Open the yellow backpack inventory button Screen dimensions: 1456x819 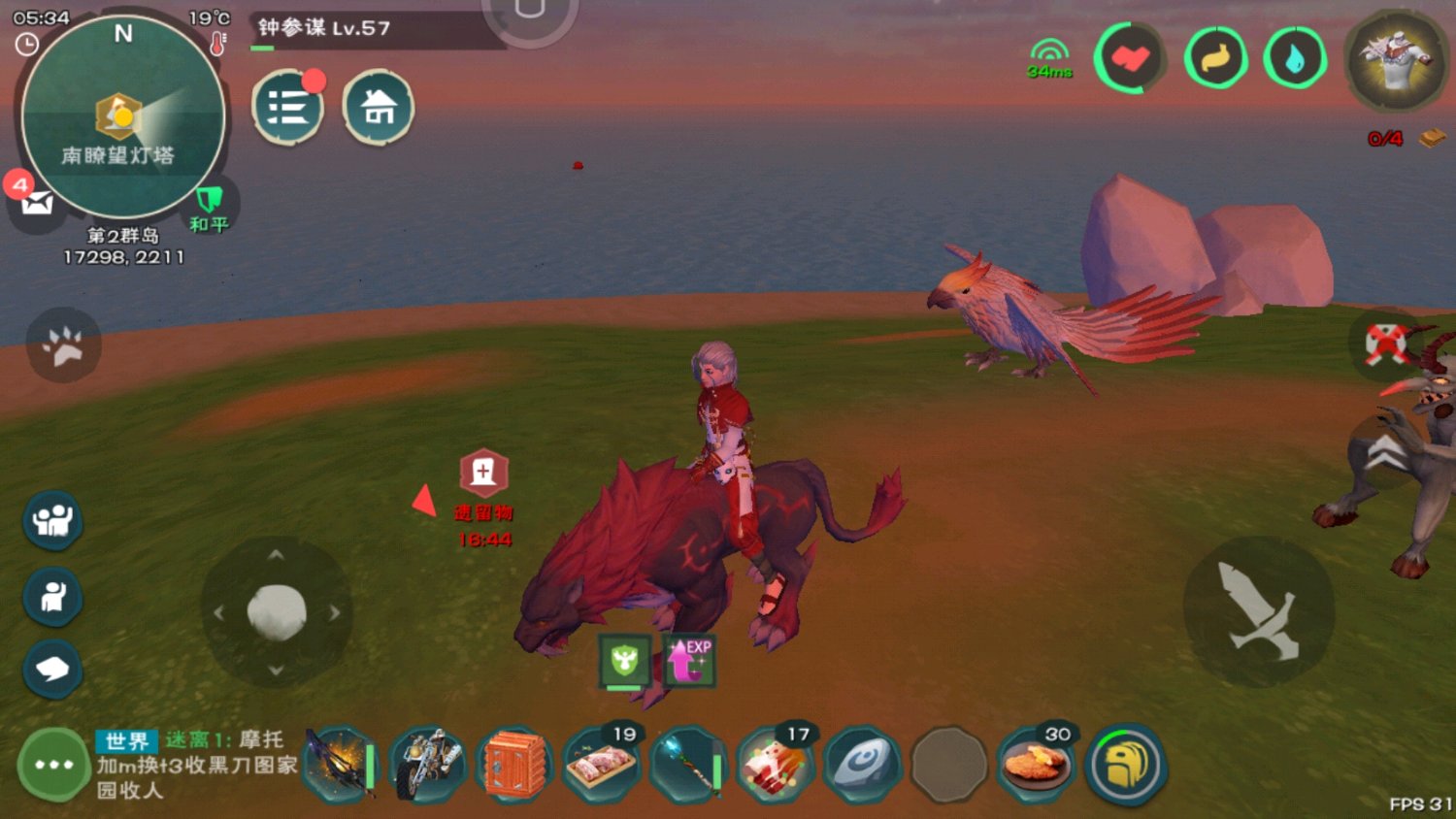click(x=1126, y=765)
